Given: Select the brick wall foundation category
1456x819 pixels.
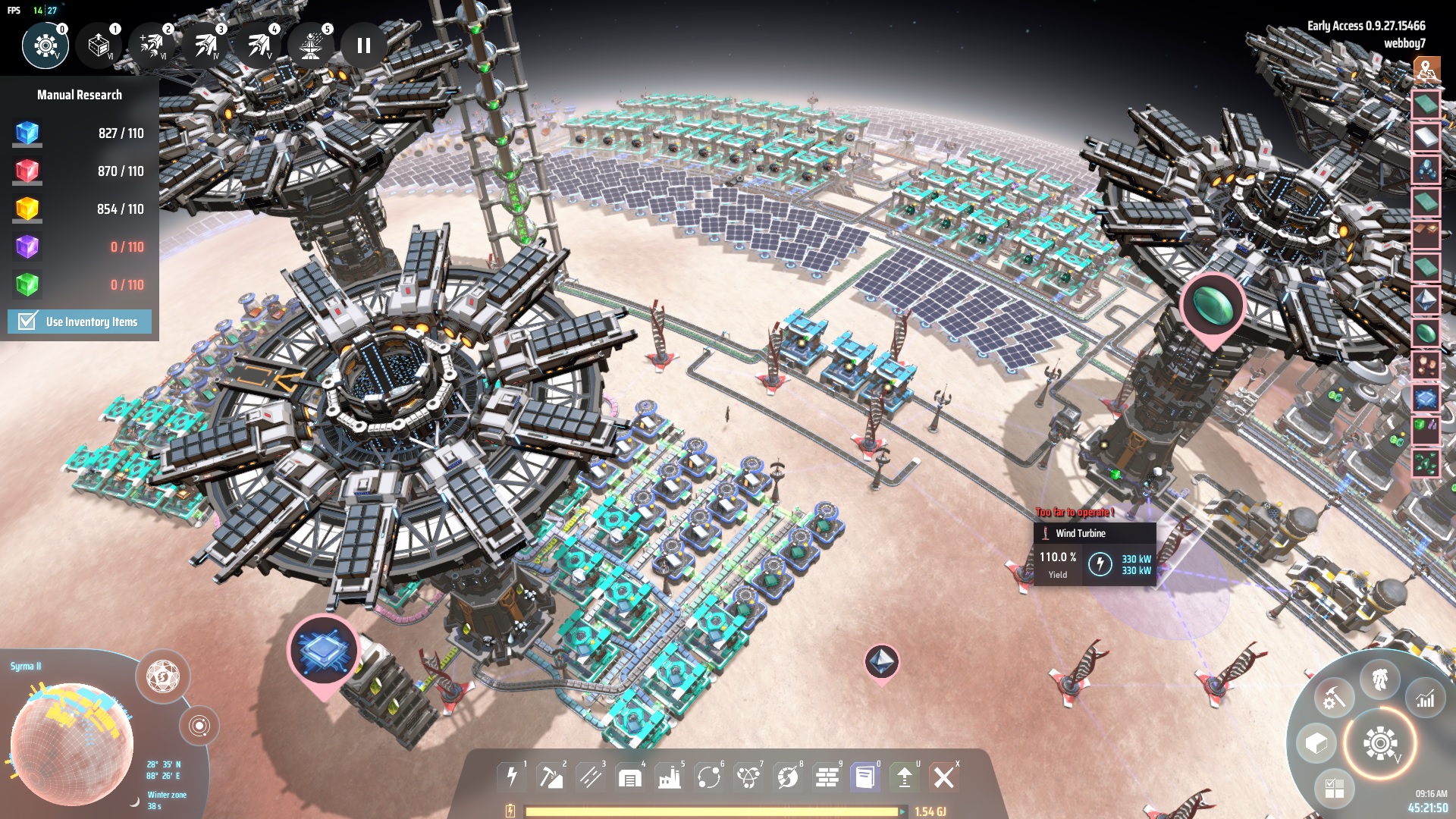Looking at the screenshot, I should click(827, 777).
